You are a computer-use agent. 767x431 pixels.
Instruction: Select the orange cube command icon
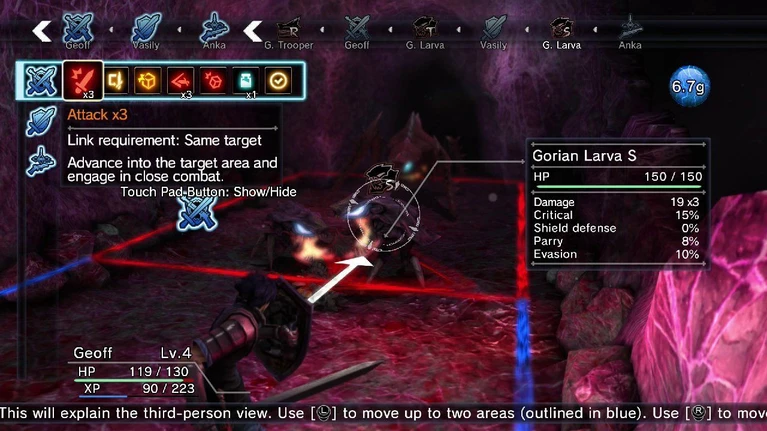click(x=147, y=80)
